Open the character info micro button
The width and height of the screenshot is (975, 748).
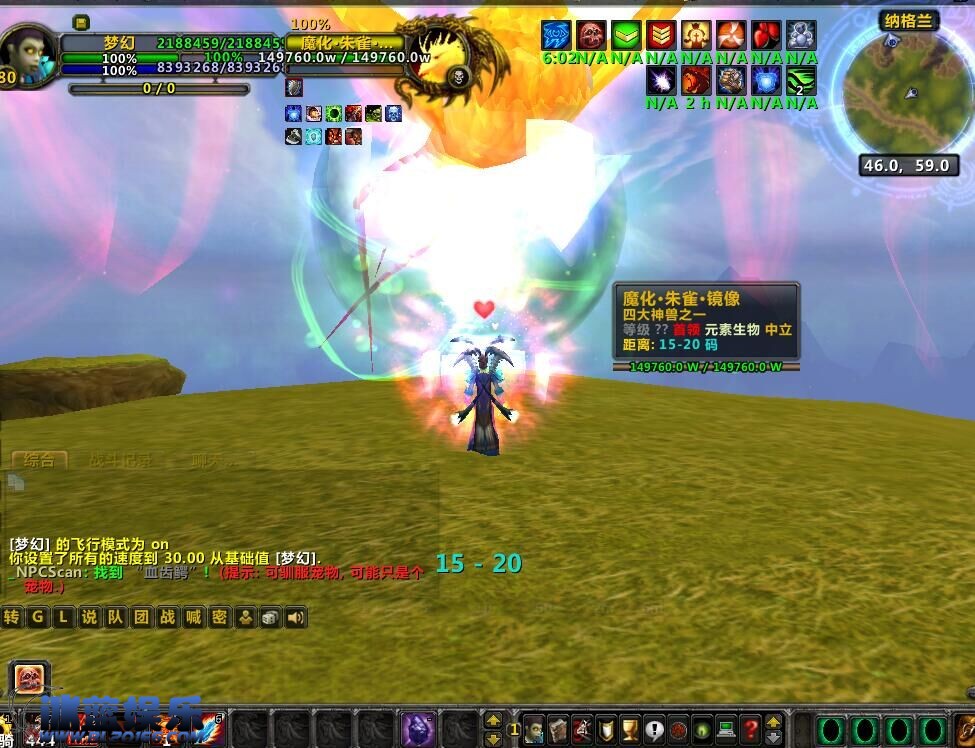click(534, 729)
